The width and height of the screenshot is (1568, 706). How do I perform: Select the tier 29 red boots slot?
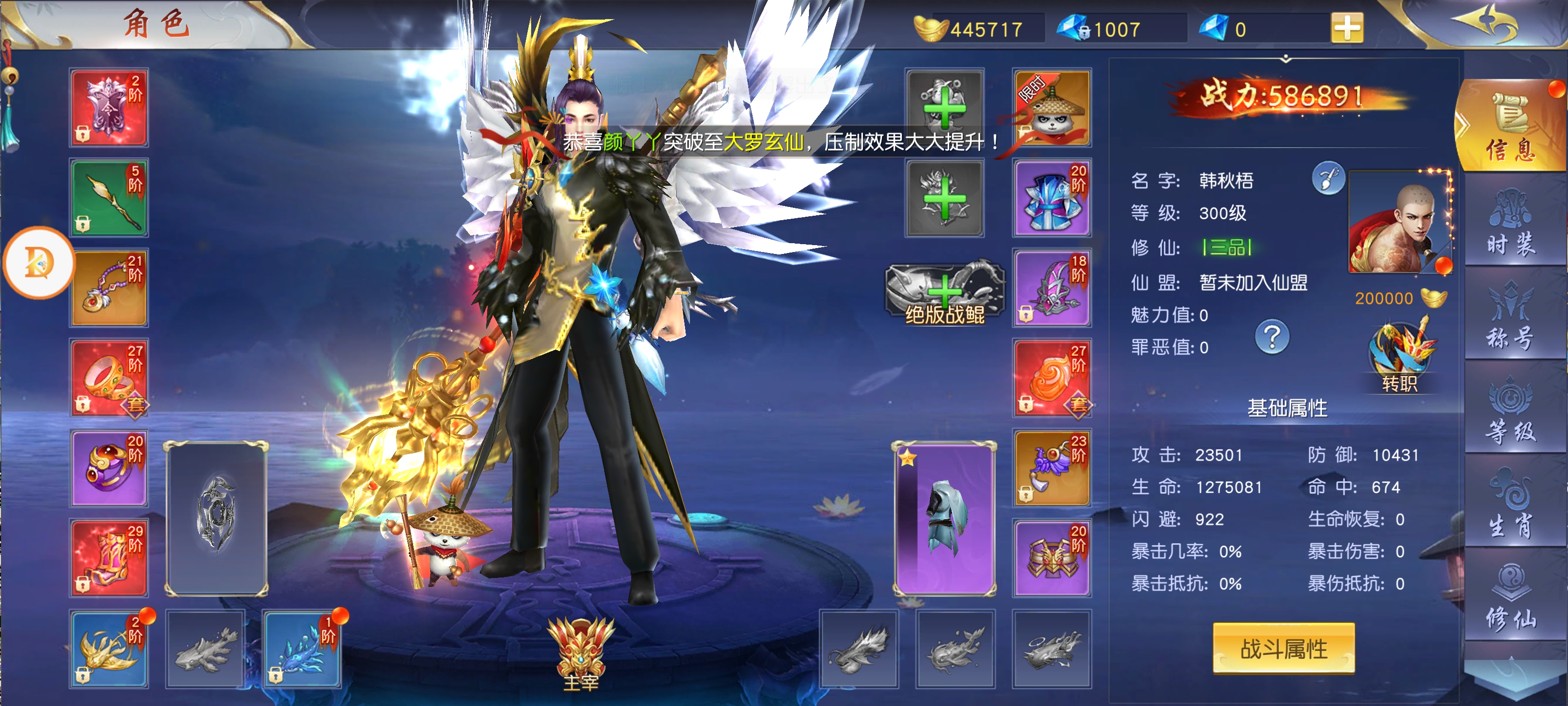click(110, 558)
